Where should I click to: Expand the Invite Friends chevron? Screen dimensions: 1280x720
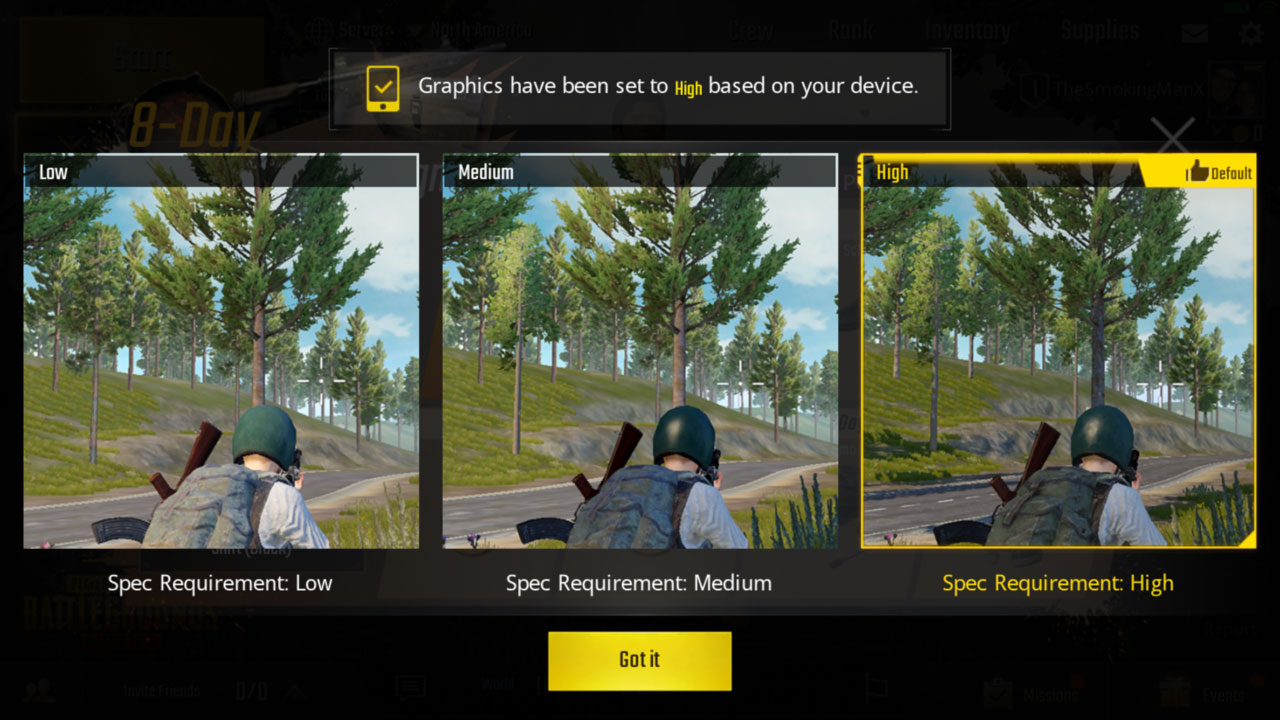(x=297, y=690)
